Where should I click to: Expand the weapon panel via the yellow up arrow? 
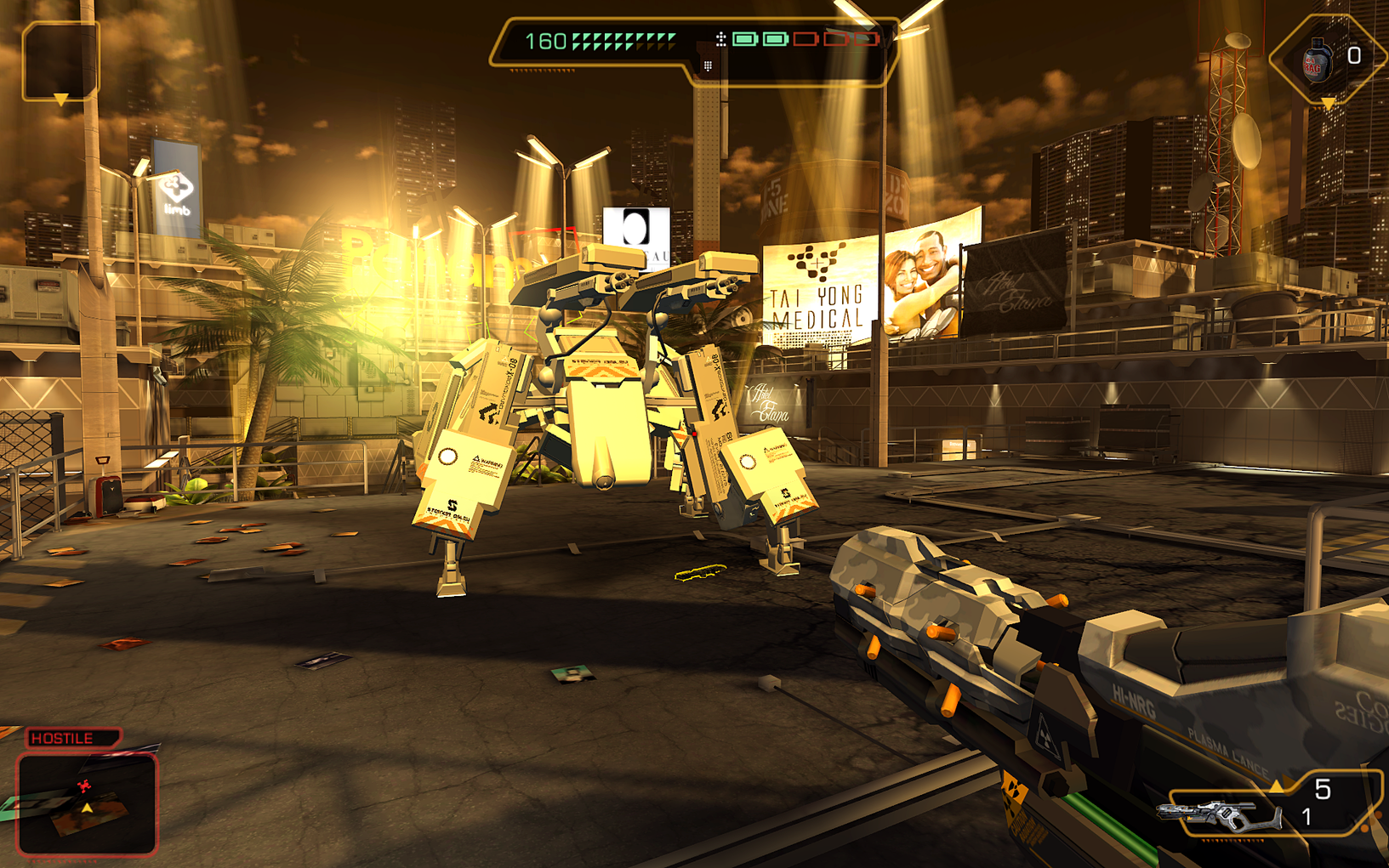[x=1277, y=786]
